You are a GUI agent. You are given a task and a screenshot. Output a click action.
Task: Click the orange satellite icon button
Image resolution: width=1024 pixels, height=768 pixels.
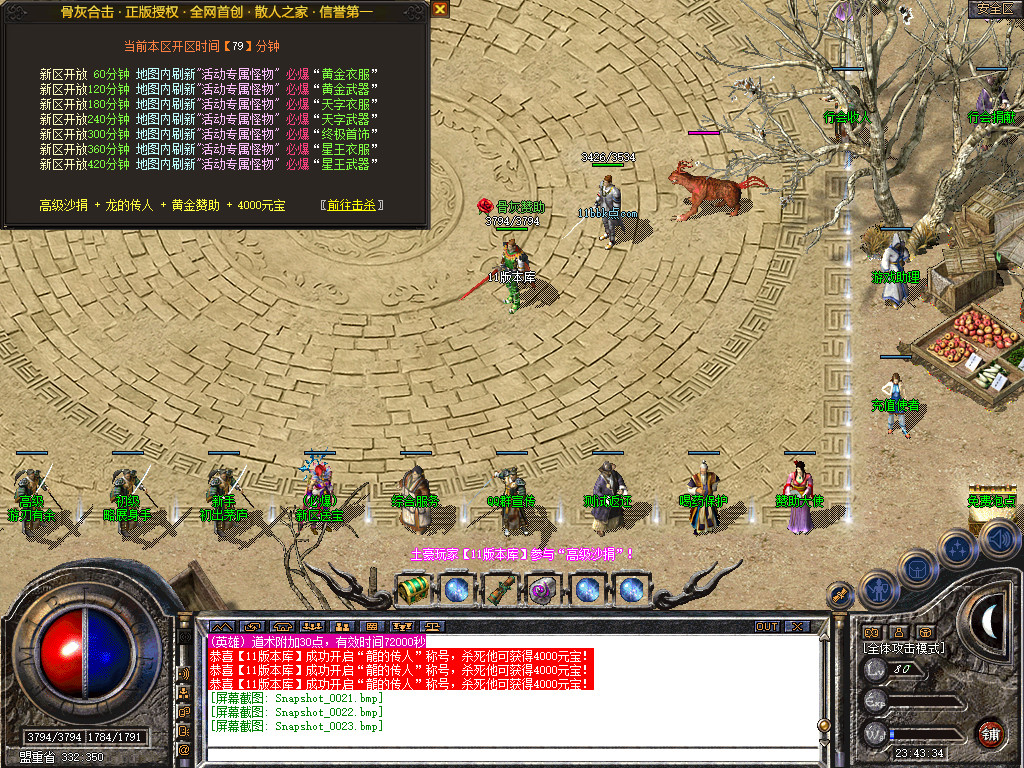[x=841, y=595]
